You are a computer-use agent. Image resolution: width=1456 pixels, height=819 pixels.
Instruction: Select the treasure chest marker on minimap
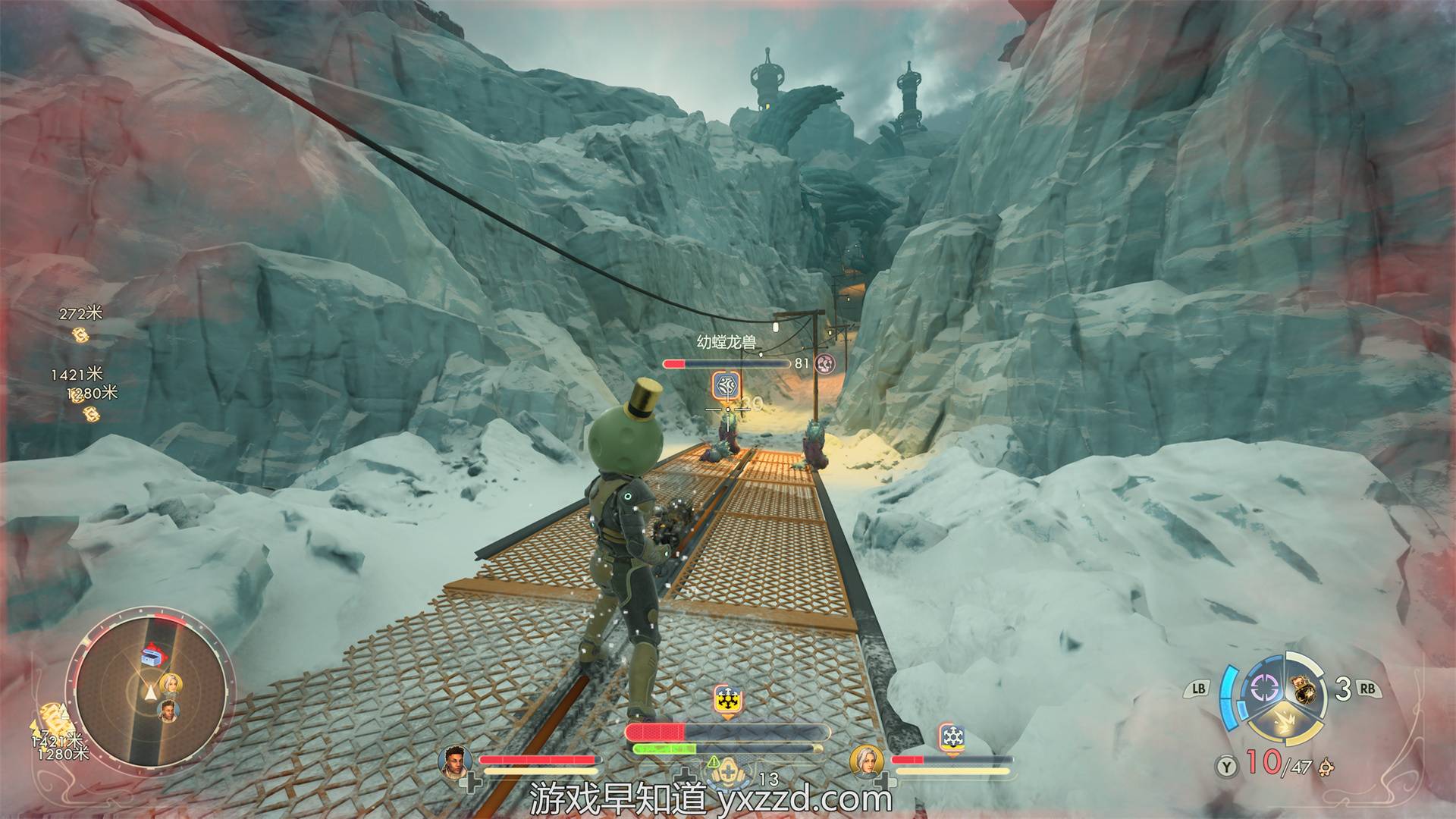click(152, 657)
